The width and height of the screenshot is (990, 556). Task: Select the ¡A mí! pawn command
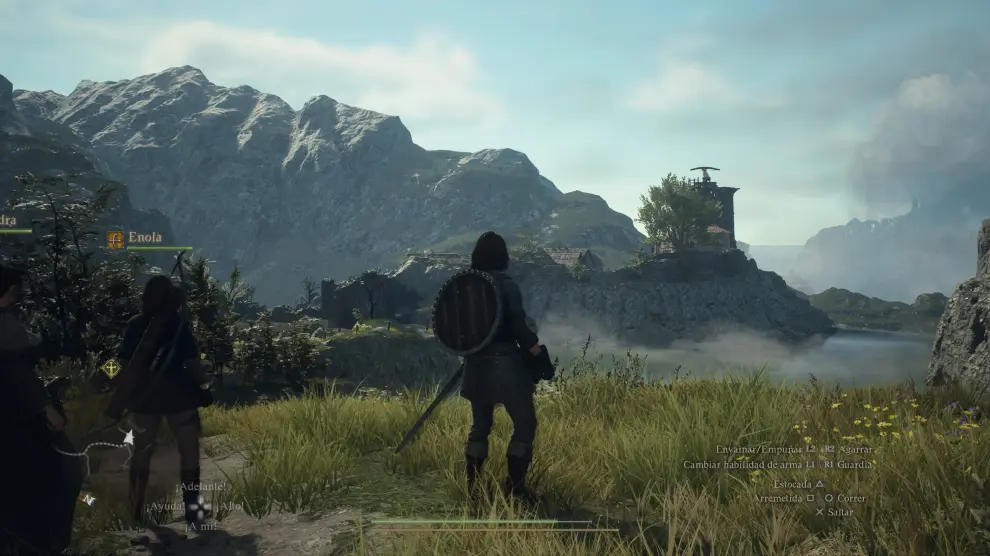[201, 526]
